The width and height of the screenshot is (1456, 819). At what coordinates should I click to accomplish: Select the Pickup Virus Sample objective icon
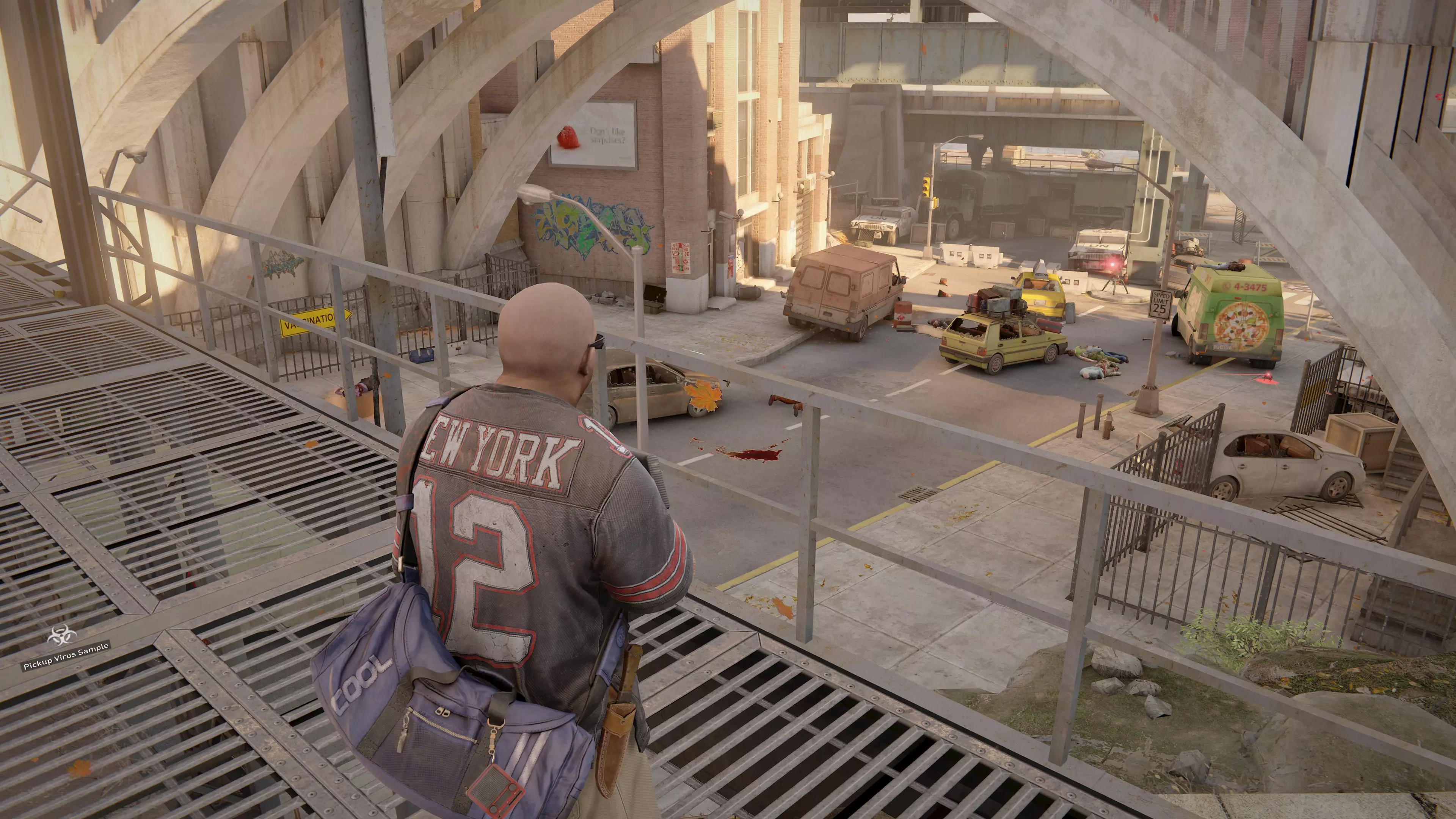point(61,637)
